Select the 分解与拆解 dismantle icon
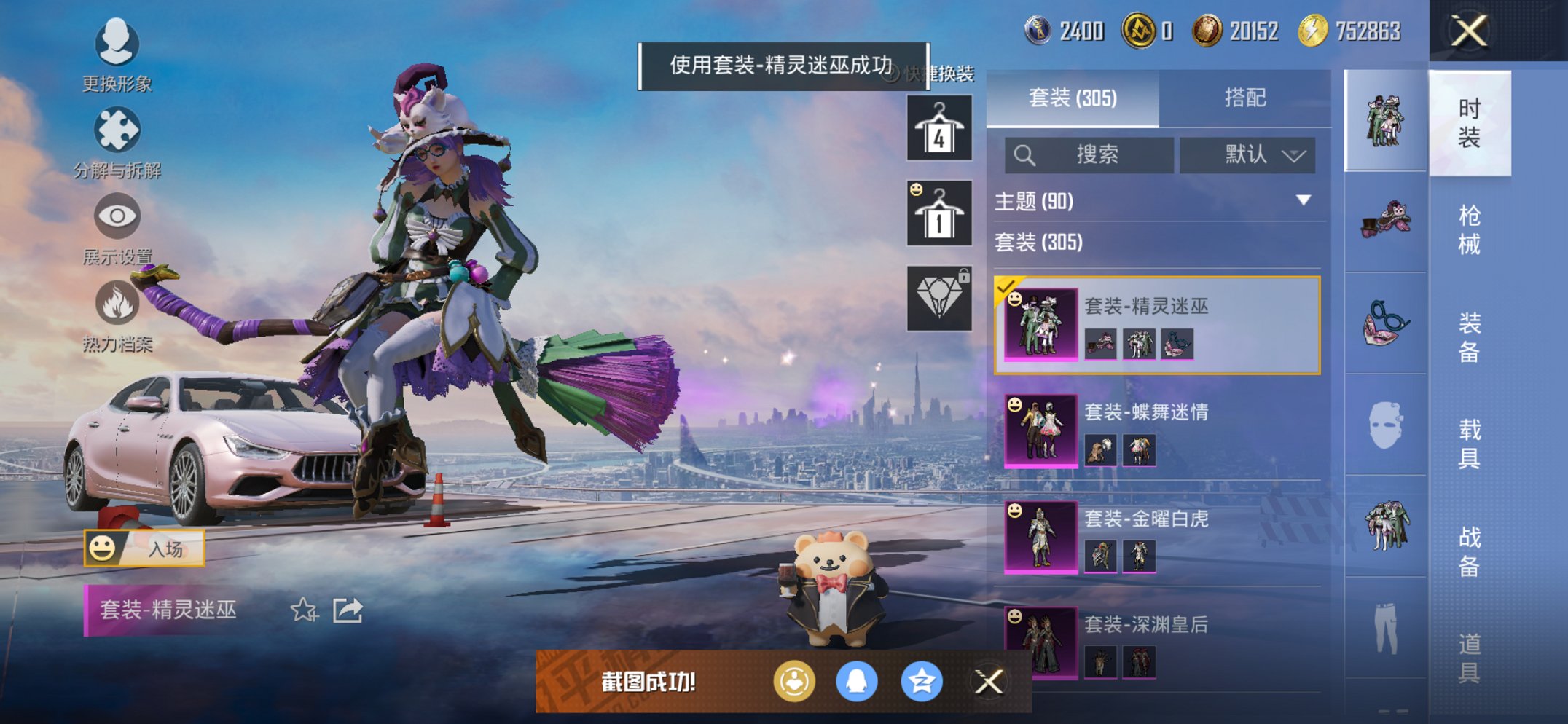The width and height of the screenshot is (1568, 724). (x=117, y=131)
